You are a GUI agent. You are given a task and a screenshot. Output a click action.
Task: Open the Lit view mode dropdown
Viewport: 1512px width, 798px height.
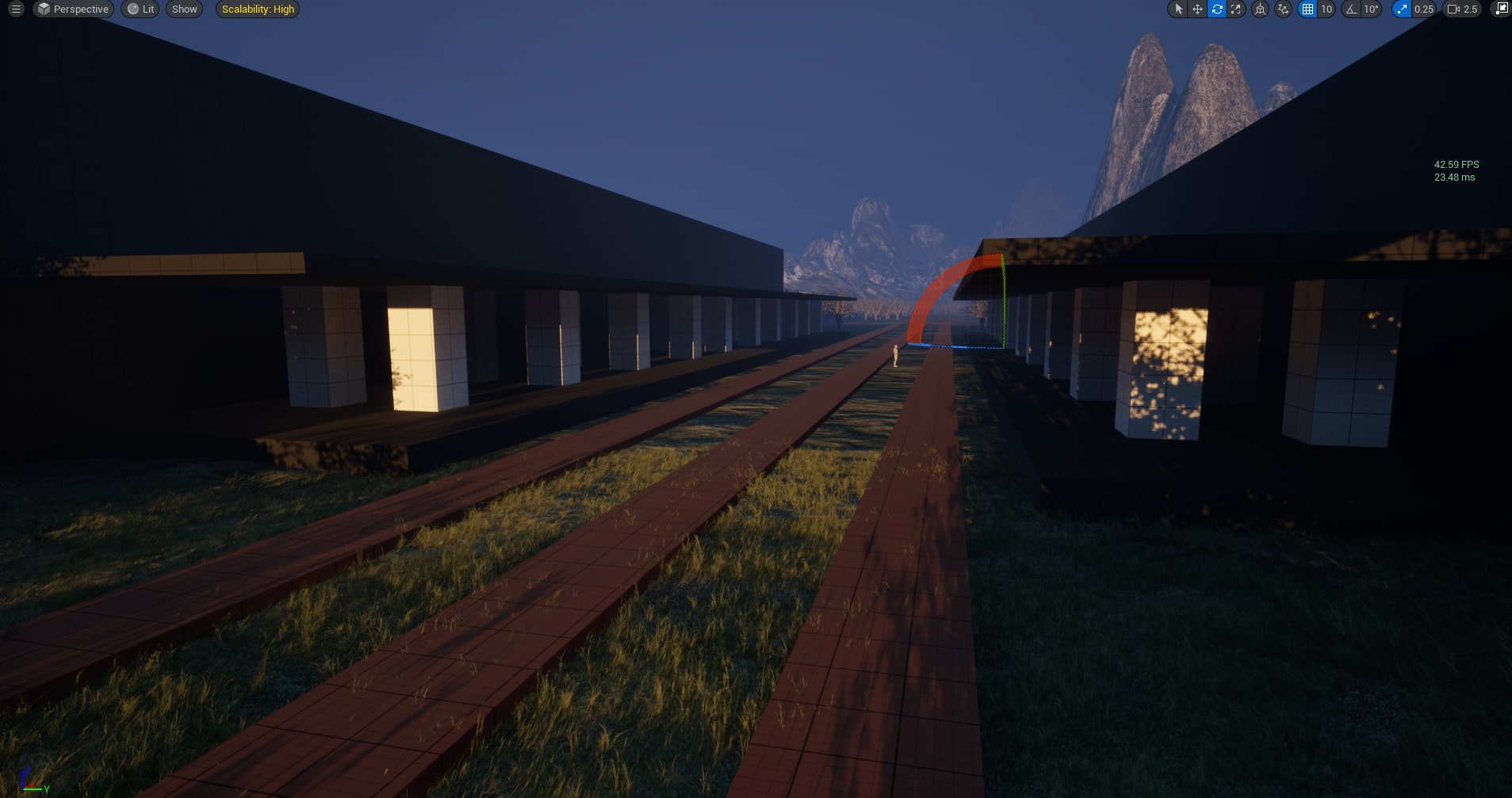point(140,10)
